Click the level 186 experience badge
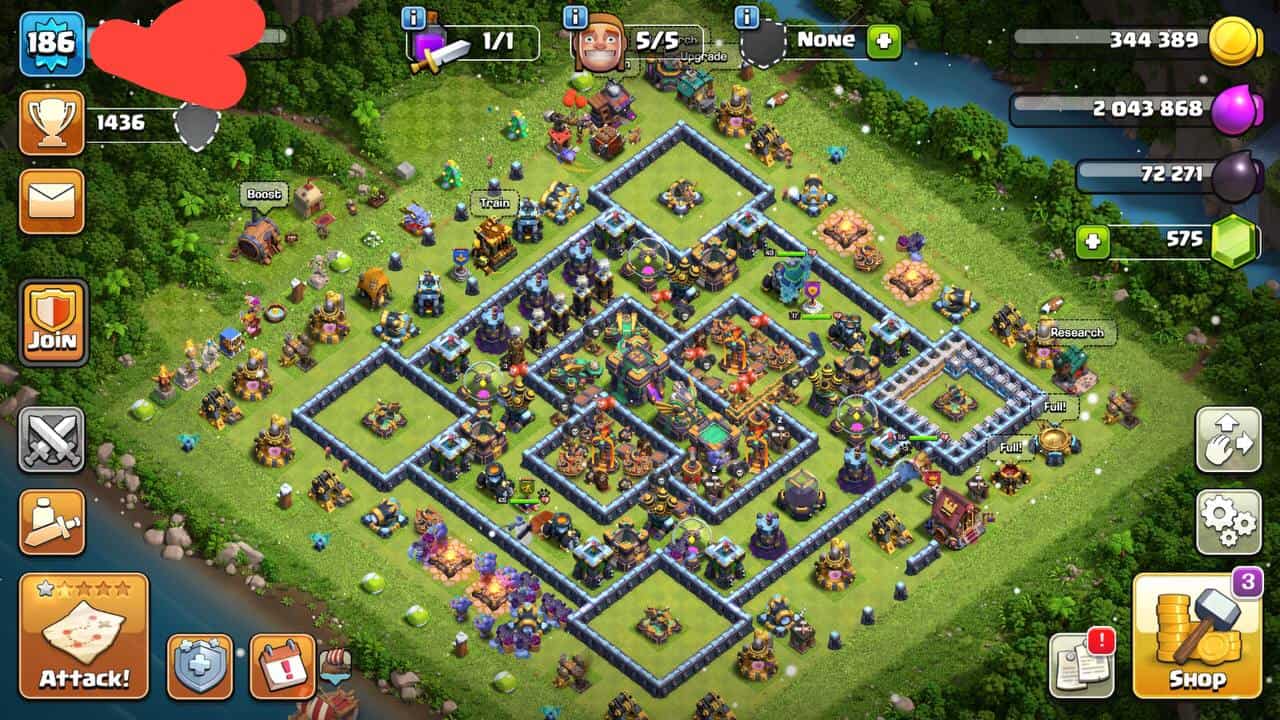The image size is (1280, 720). pos(51,43)
